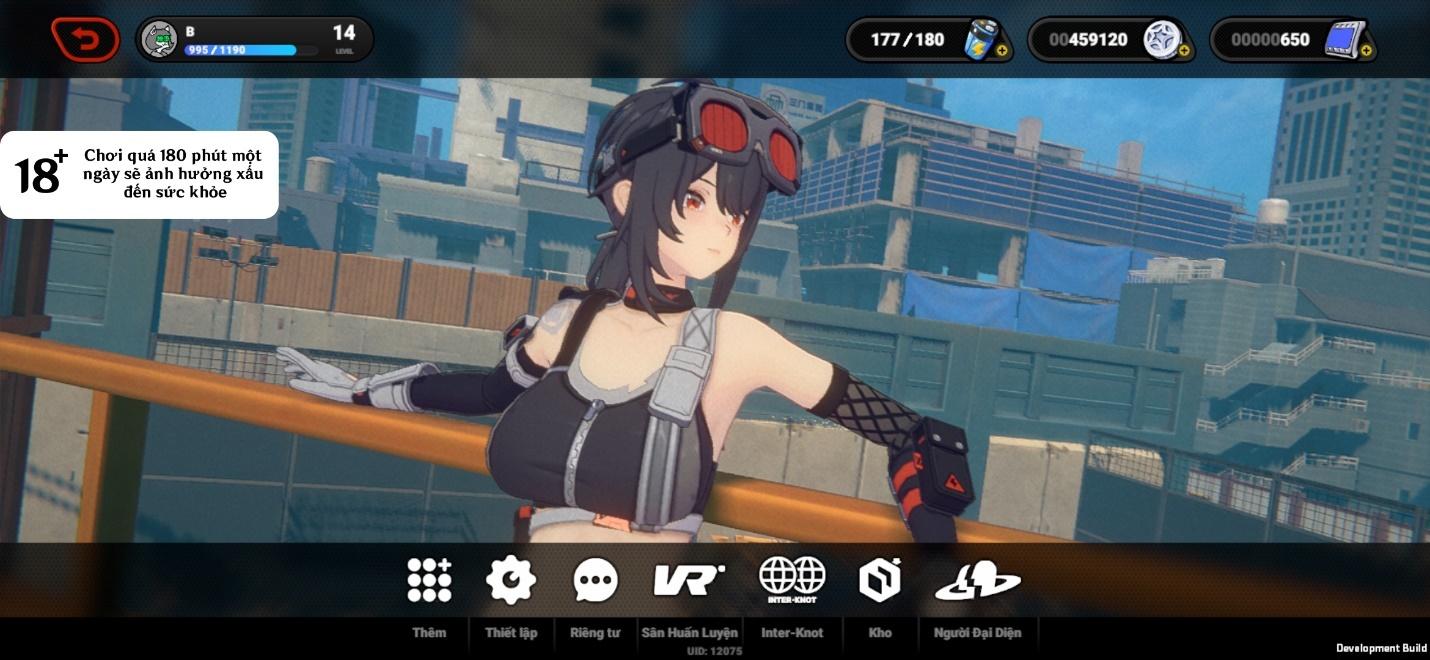Enter Sân Huấn Luyện VR training
Image resolution: width=1430 pixels, height=660 pixels.
click(689, 580)
